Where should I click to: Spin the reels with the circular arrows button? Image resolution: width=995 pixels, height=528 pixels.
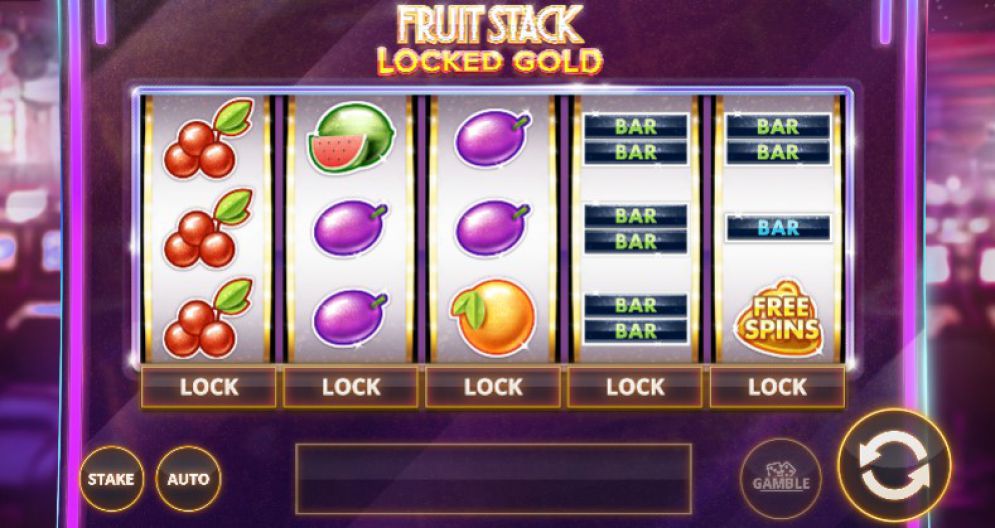[x=893, y=470]
